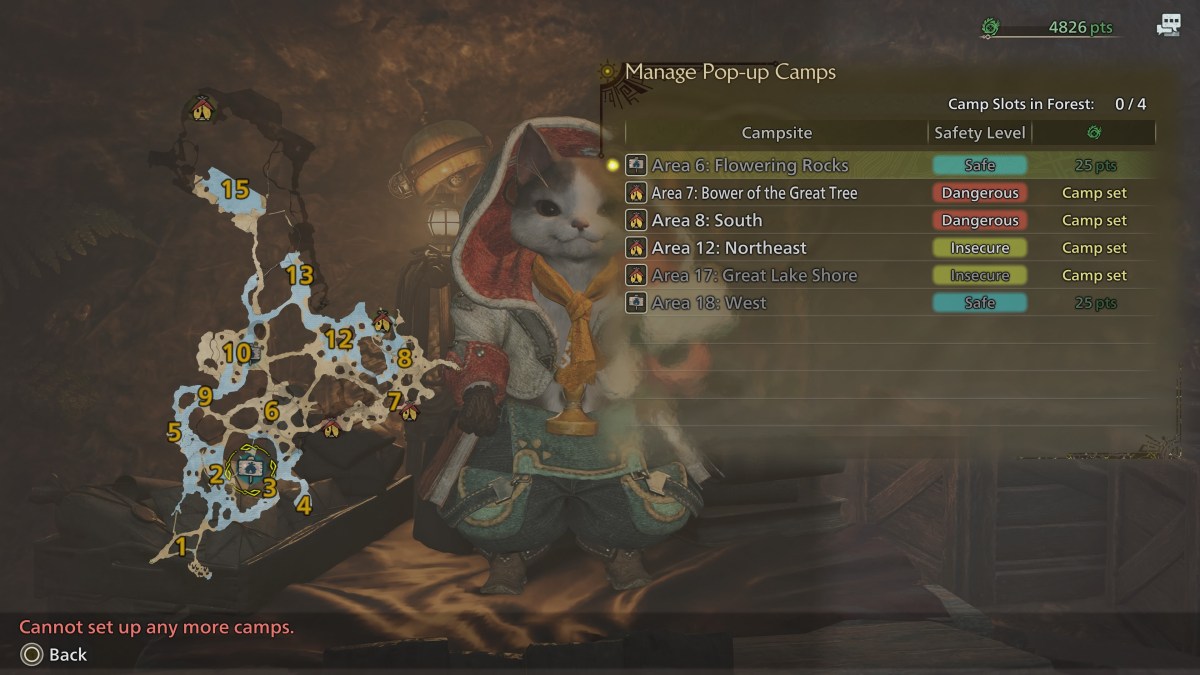Choose Area 7: Bower of the Great Tree

[x=754, y=193]
